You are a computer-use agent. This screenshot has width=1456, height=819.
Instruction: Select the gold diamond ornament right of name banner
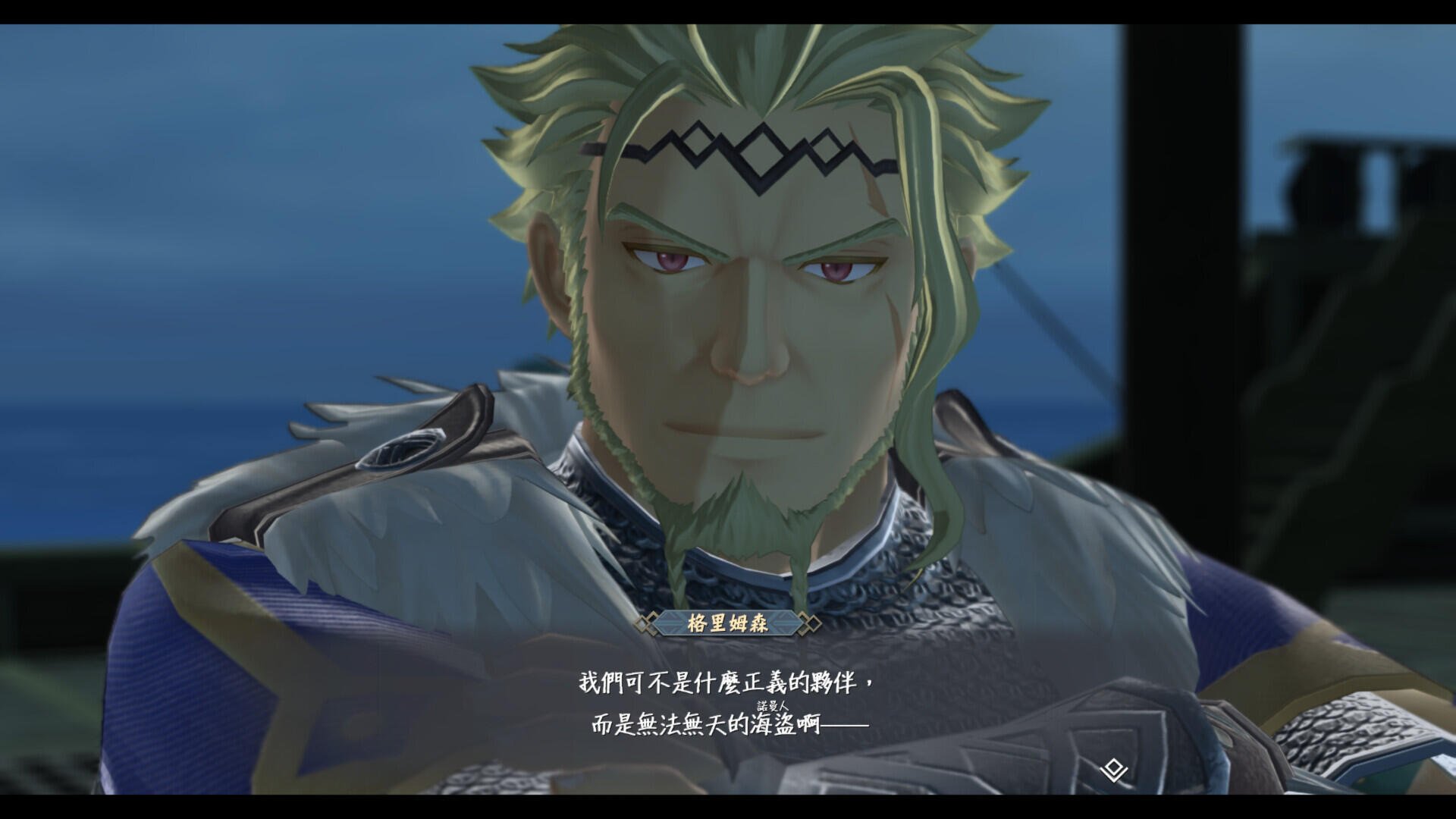coord(813,622)
